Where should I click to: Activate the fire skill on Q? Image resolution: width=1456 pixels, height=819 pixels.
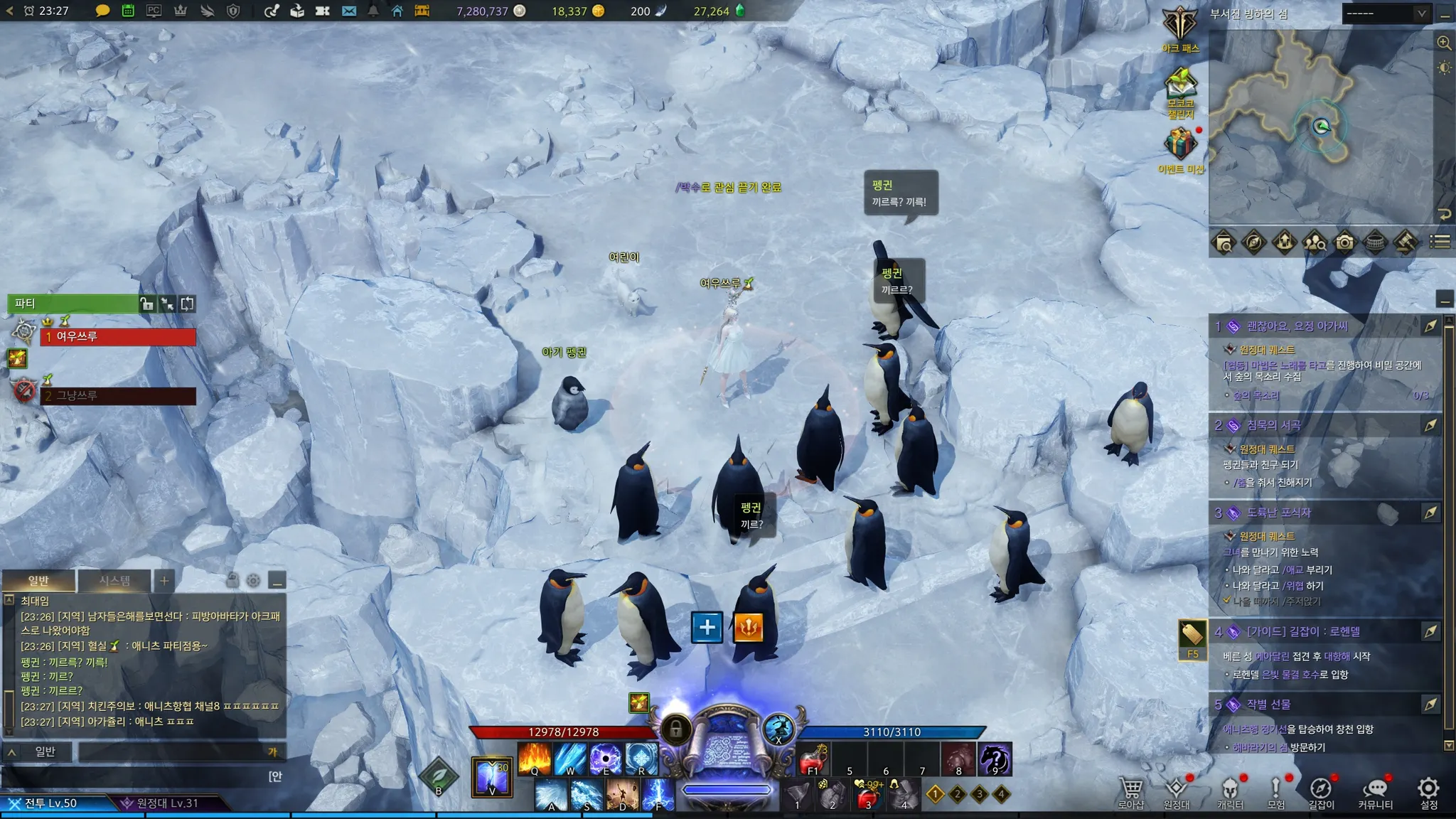(535, 759)
